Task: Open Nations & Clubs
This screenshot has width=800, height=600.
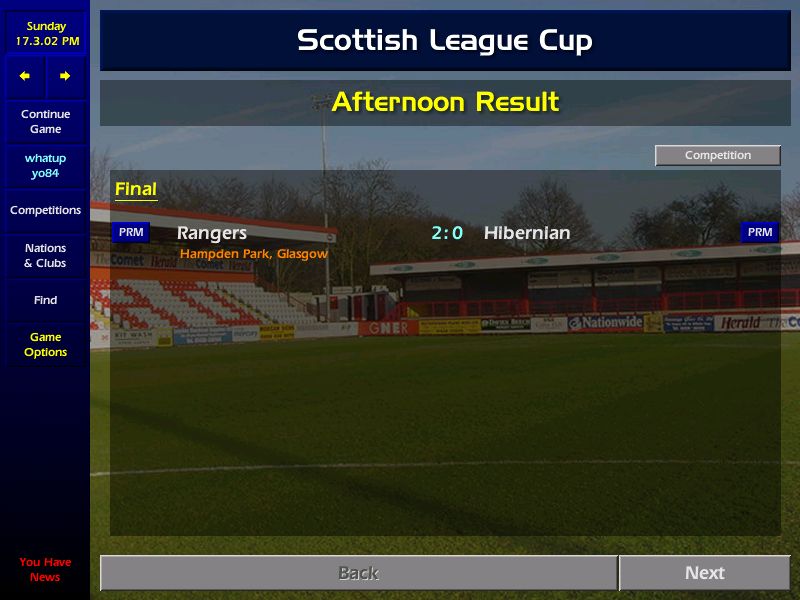Action: point(45,255)
